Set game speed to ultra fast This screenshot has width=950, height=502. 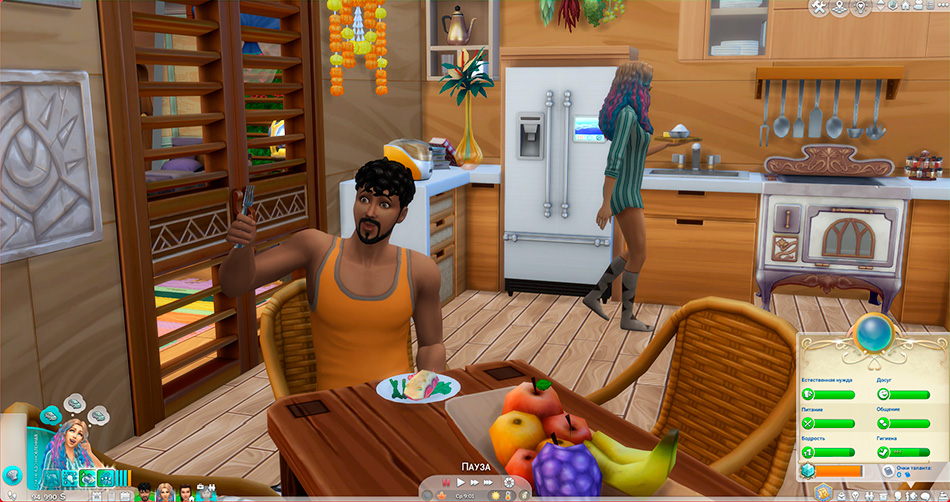[x=490, y=483]
